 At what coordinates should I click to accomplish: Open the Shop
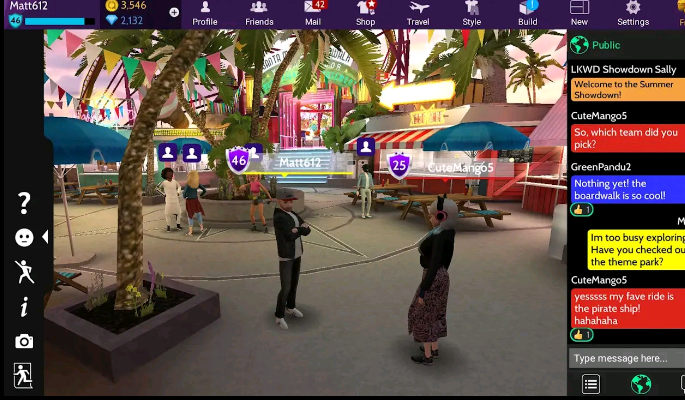coord(366,13)
